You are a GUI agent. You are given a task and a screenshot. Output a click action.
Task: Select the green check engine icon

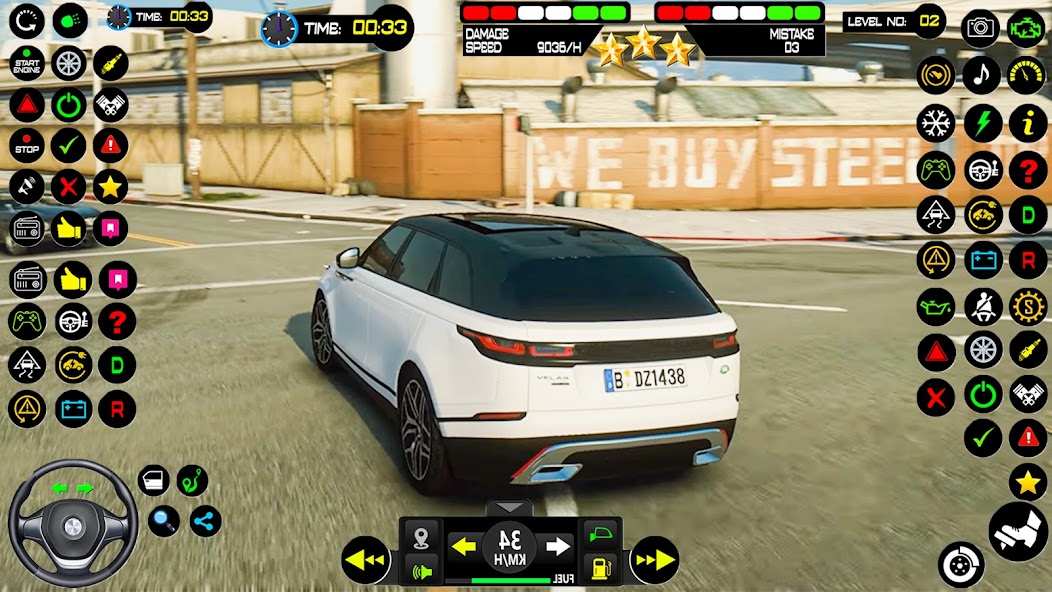(x=1026, y=28)
